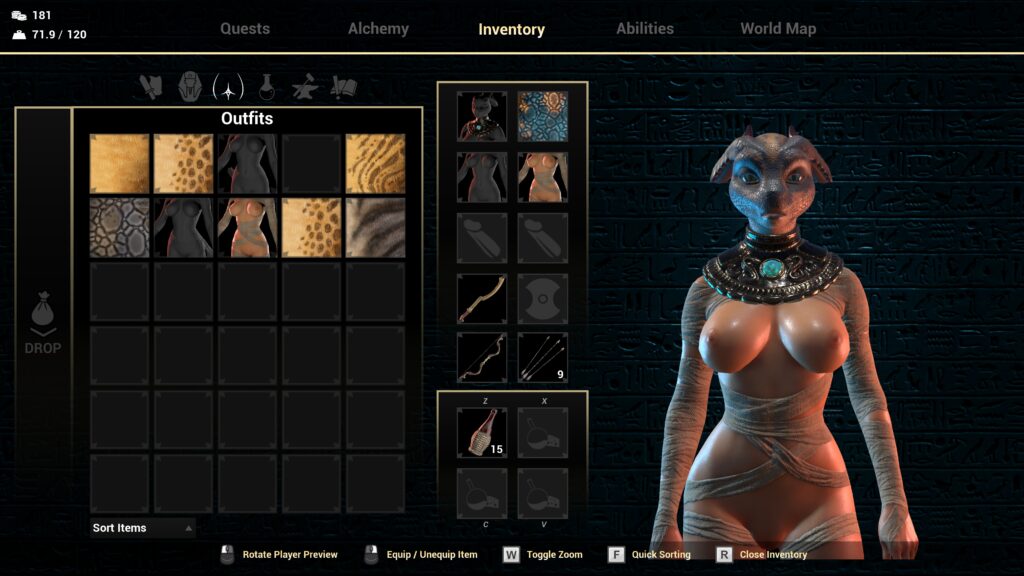
Task: Select the Inventory tab
Action: pos(511,30)
